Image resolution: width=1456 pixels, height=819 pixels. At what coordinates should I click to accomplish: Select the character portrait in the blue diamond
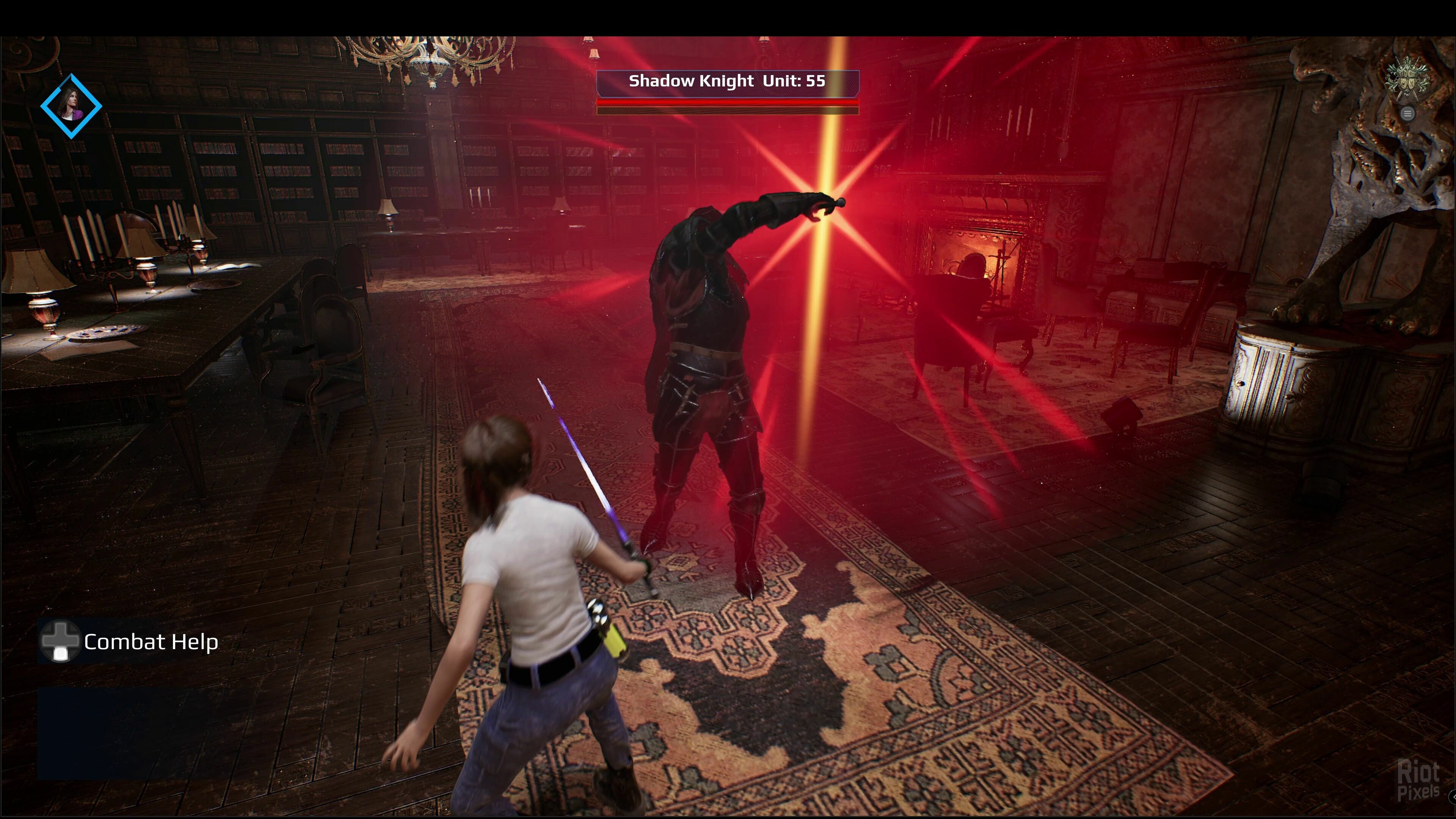coord(71,106)
